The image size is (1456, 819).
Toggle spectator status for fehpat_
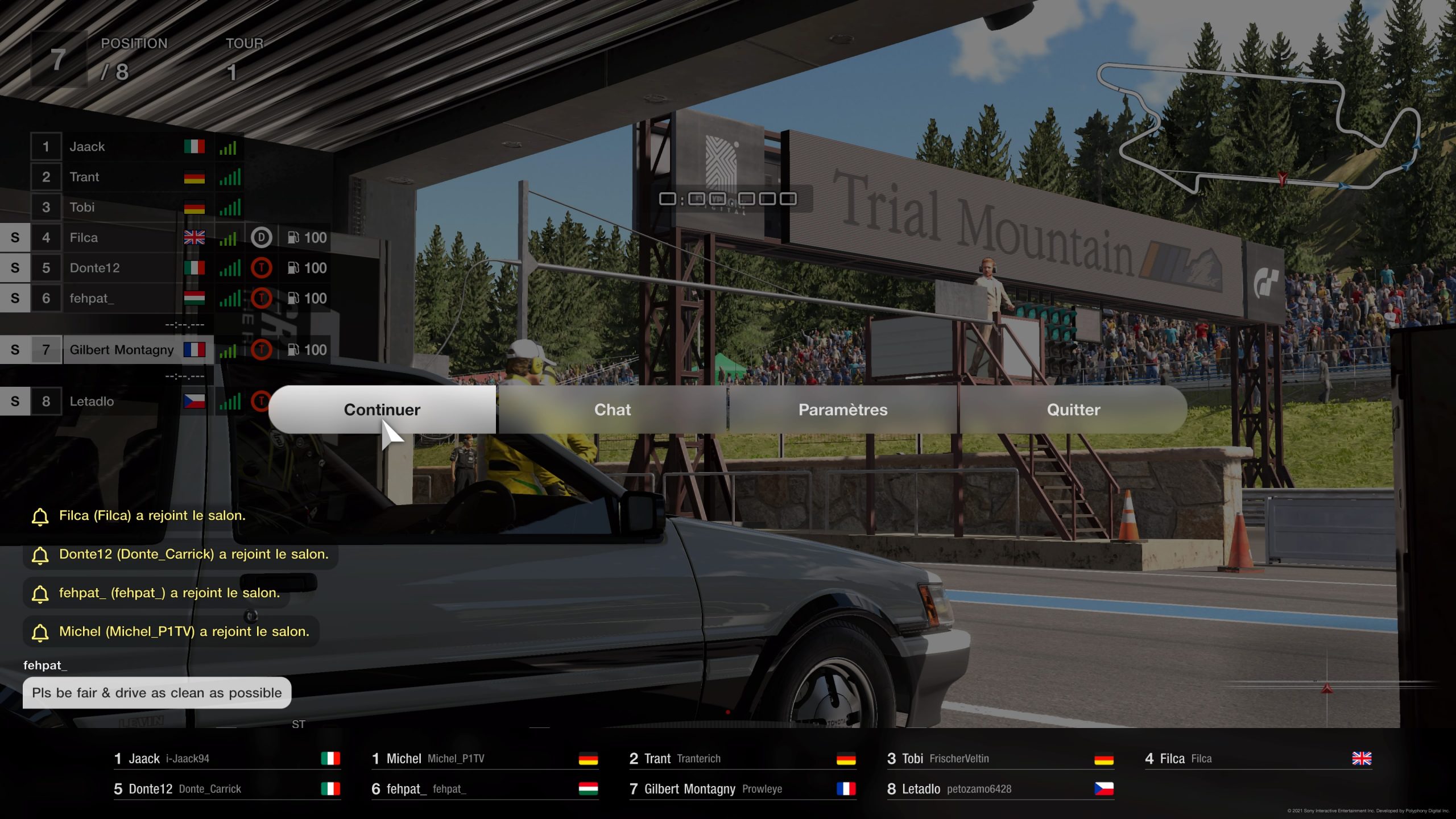tap(15, 298)
